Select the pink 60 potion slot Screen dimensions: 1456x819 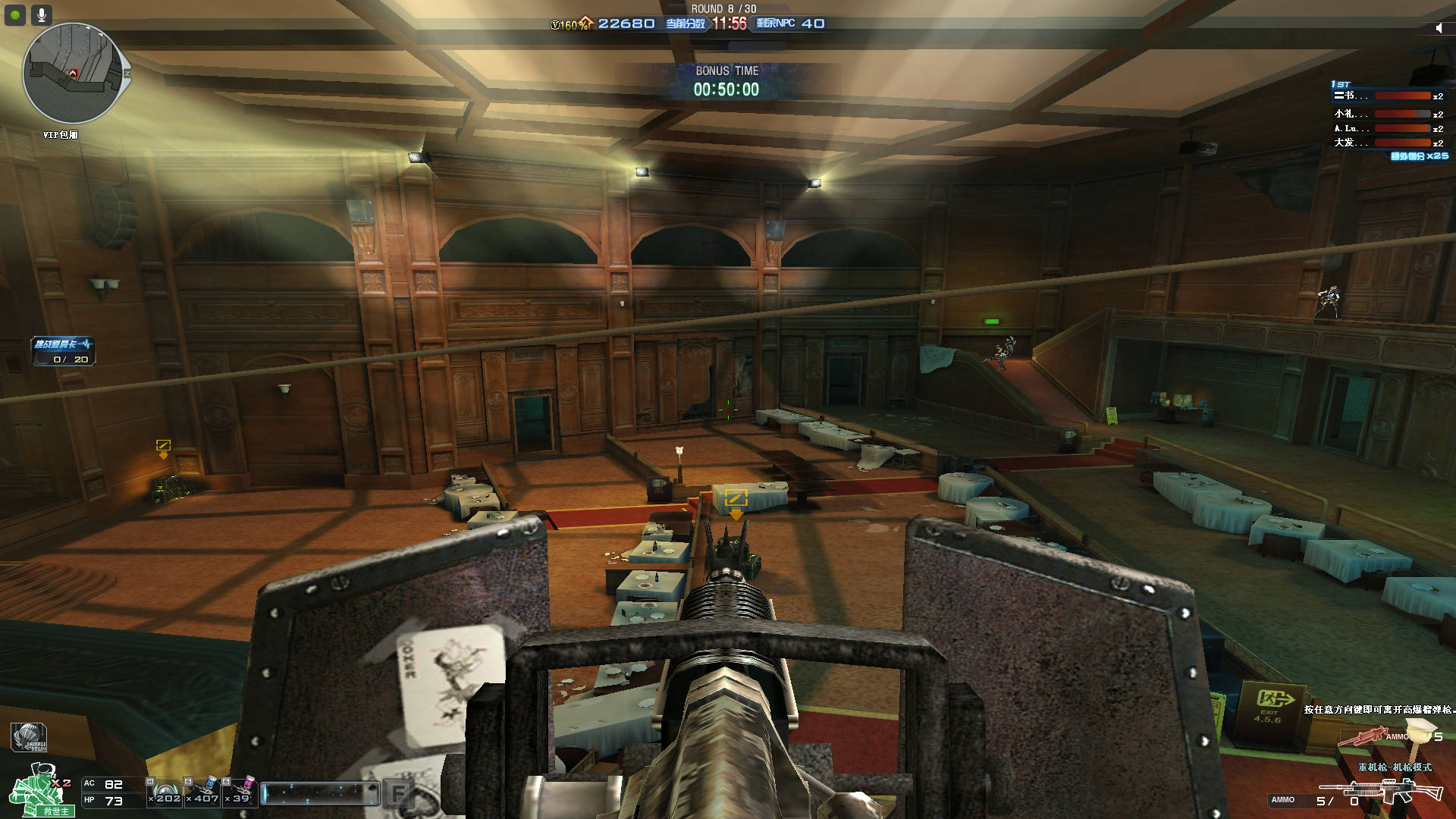(x=240, y=792)
